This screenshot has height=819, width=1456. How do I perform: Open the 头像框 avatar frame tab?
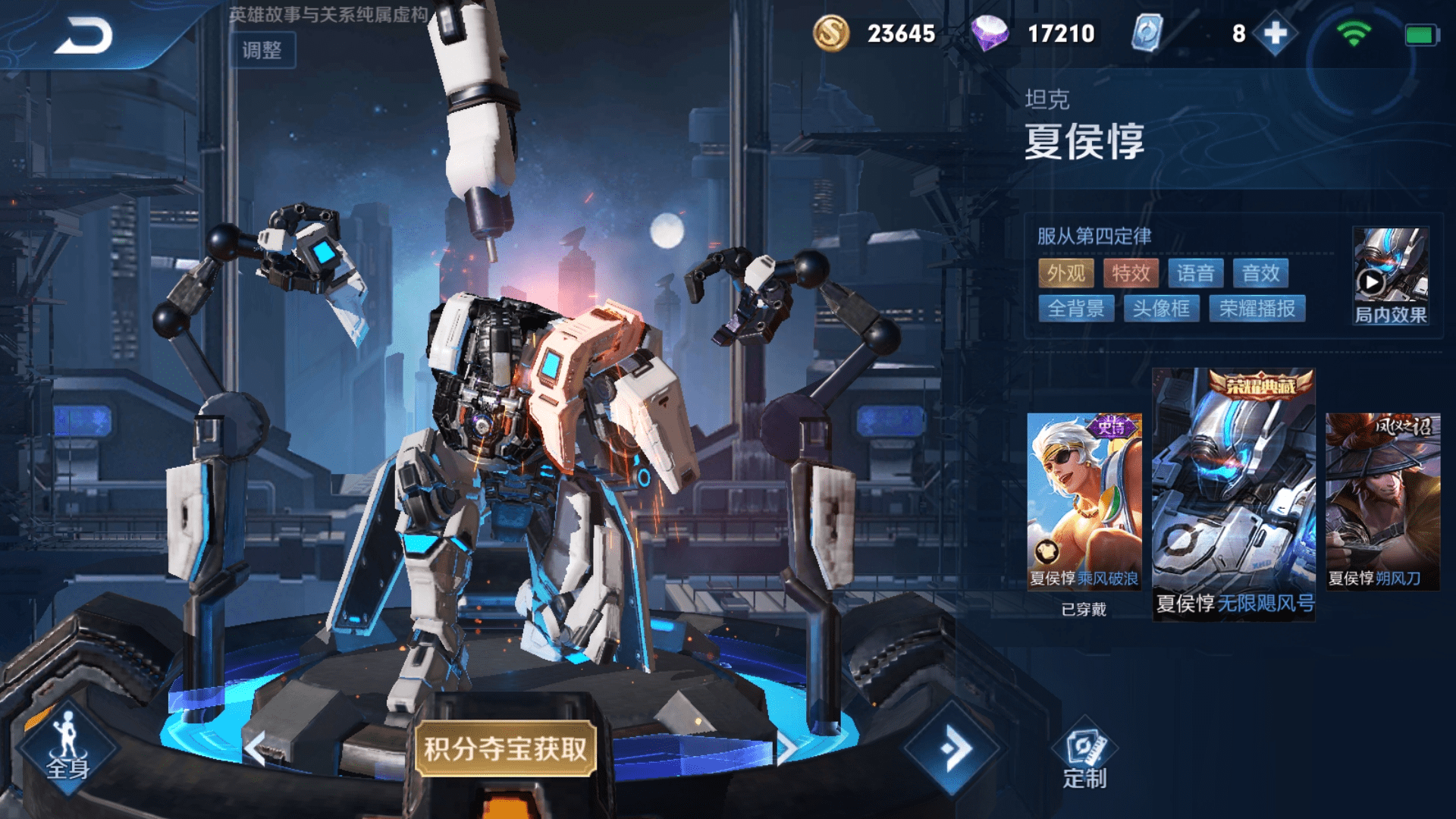(x=1161, y=308)
